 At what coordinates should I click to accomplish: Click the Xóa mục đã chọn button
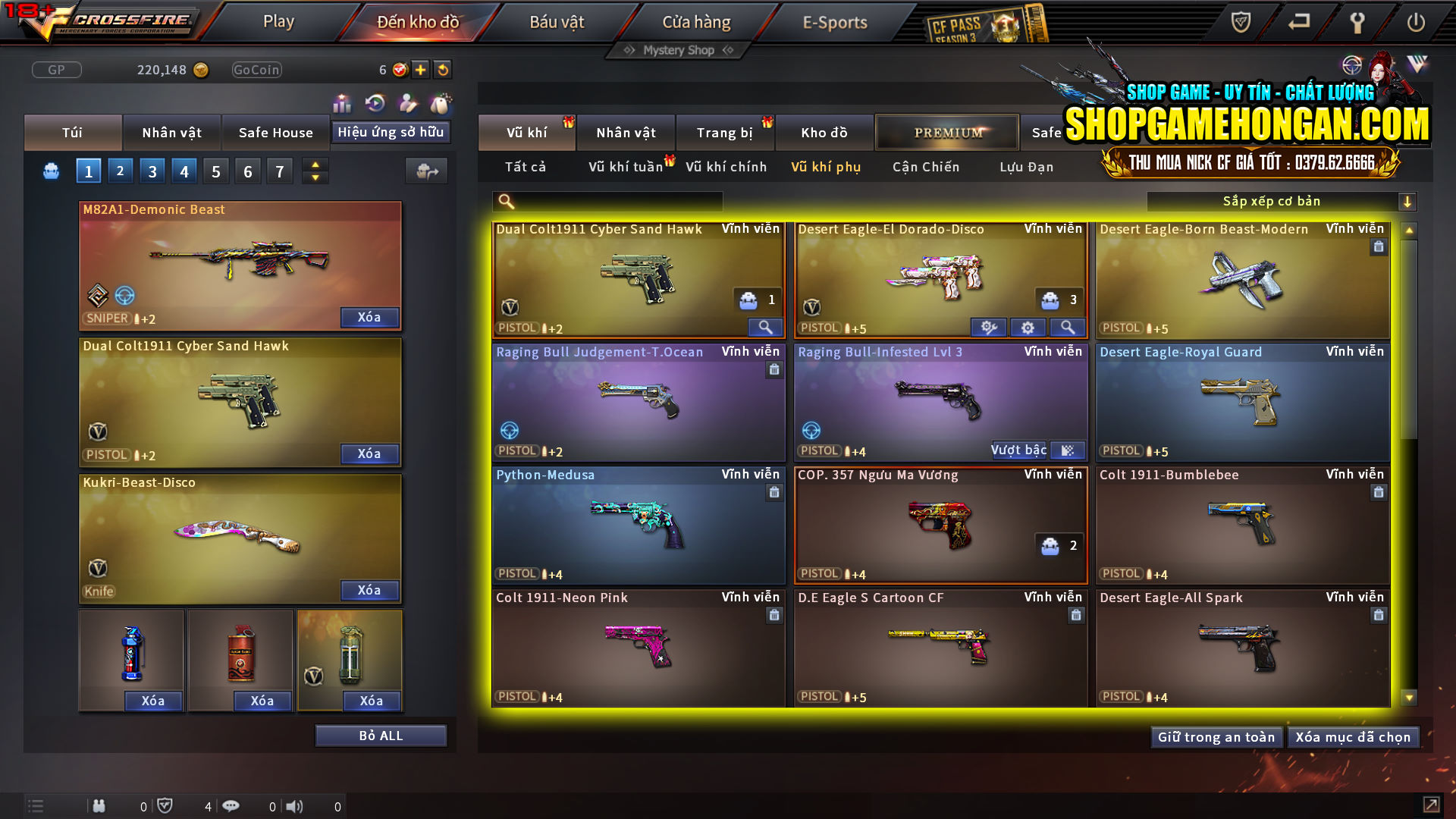click(1354, 736)
